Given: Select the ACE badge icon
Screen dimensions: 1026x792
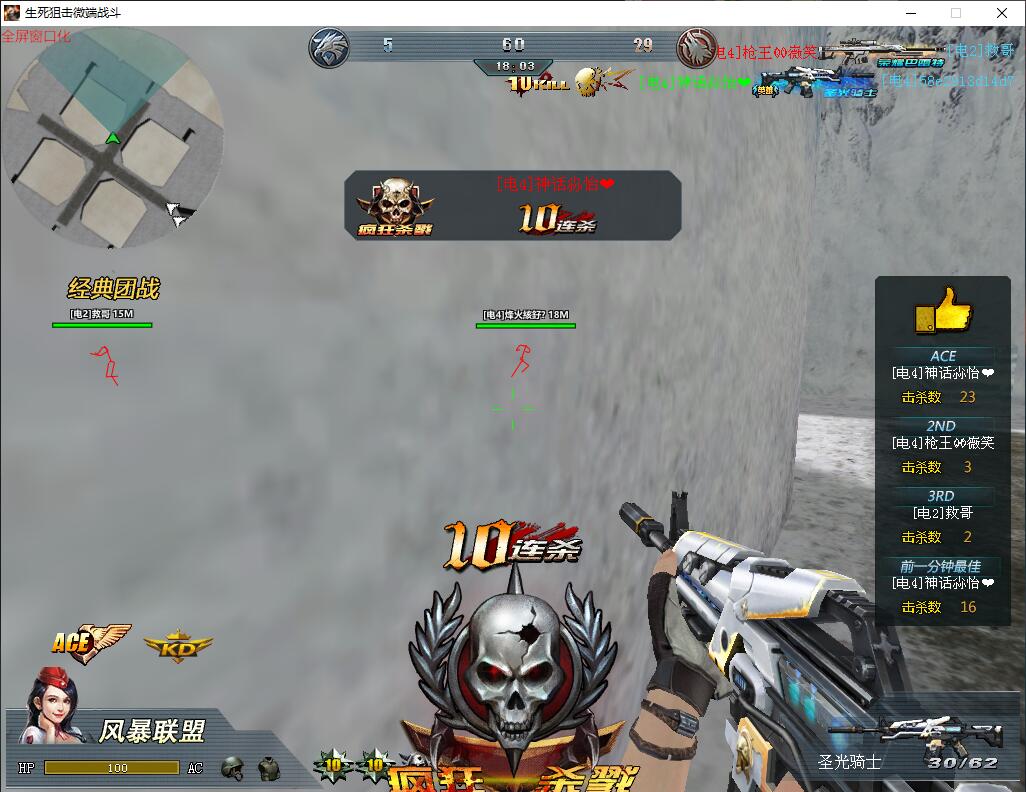Looking at the screenshot, I should pyautogui.click(x=91, y=643).
